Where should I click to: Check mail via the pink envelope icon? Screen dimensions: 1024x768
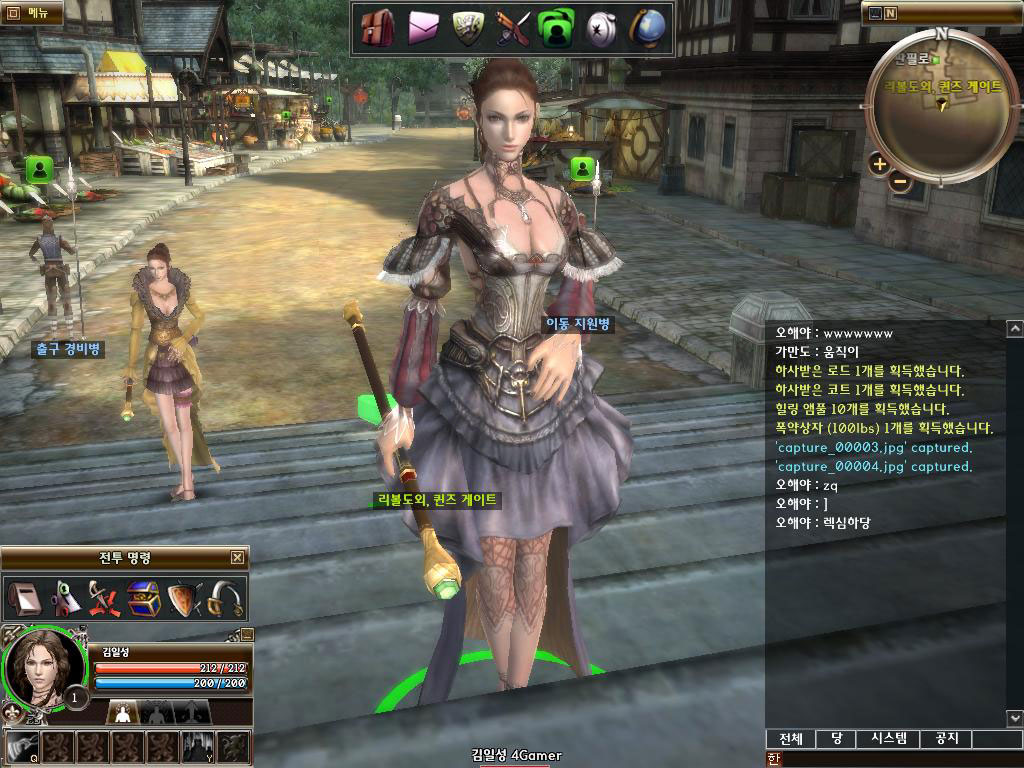coord(423,29)
